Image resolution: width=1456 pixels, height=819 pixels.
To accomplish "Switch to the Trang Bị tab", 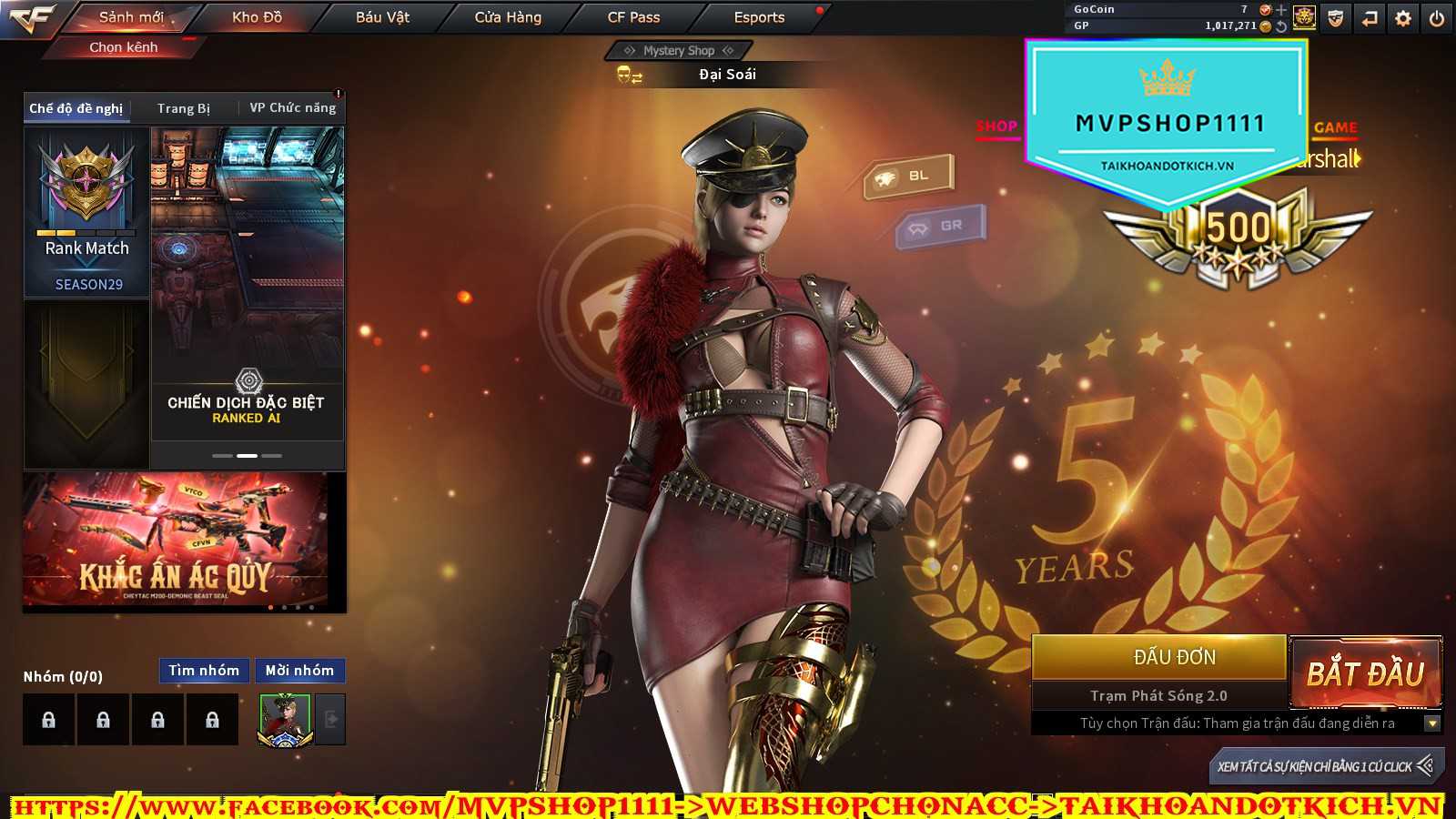I will tap(184, 108).
